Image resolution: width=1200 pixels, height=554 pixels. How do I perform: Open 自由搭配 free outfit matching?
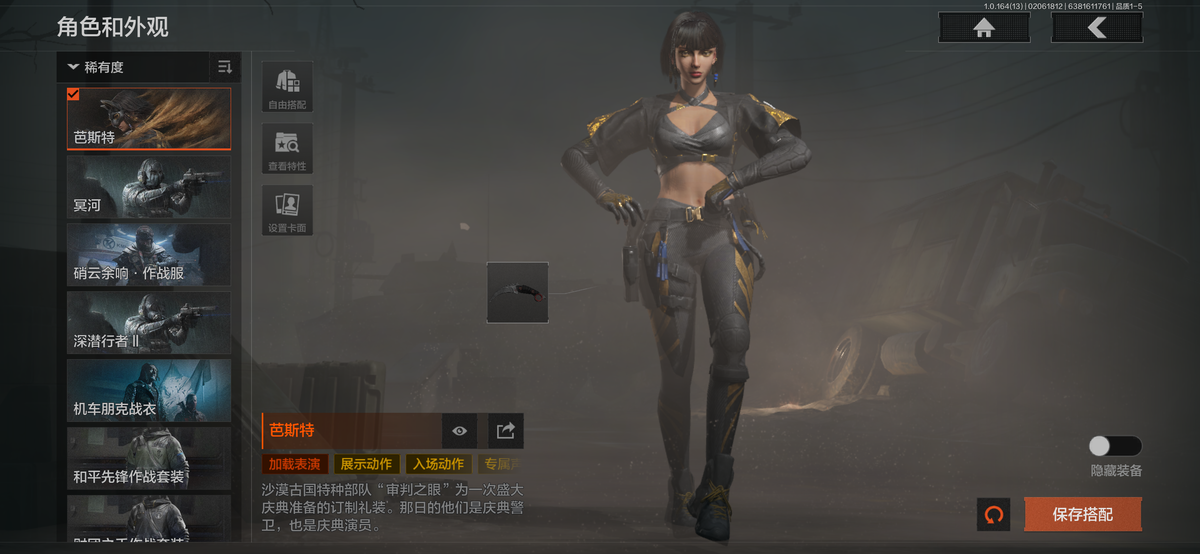(x=287, y=87)
